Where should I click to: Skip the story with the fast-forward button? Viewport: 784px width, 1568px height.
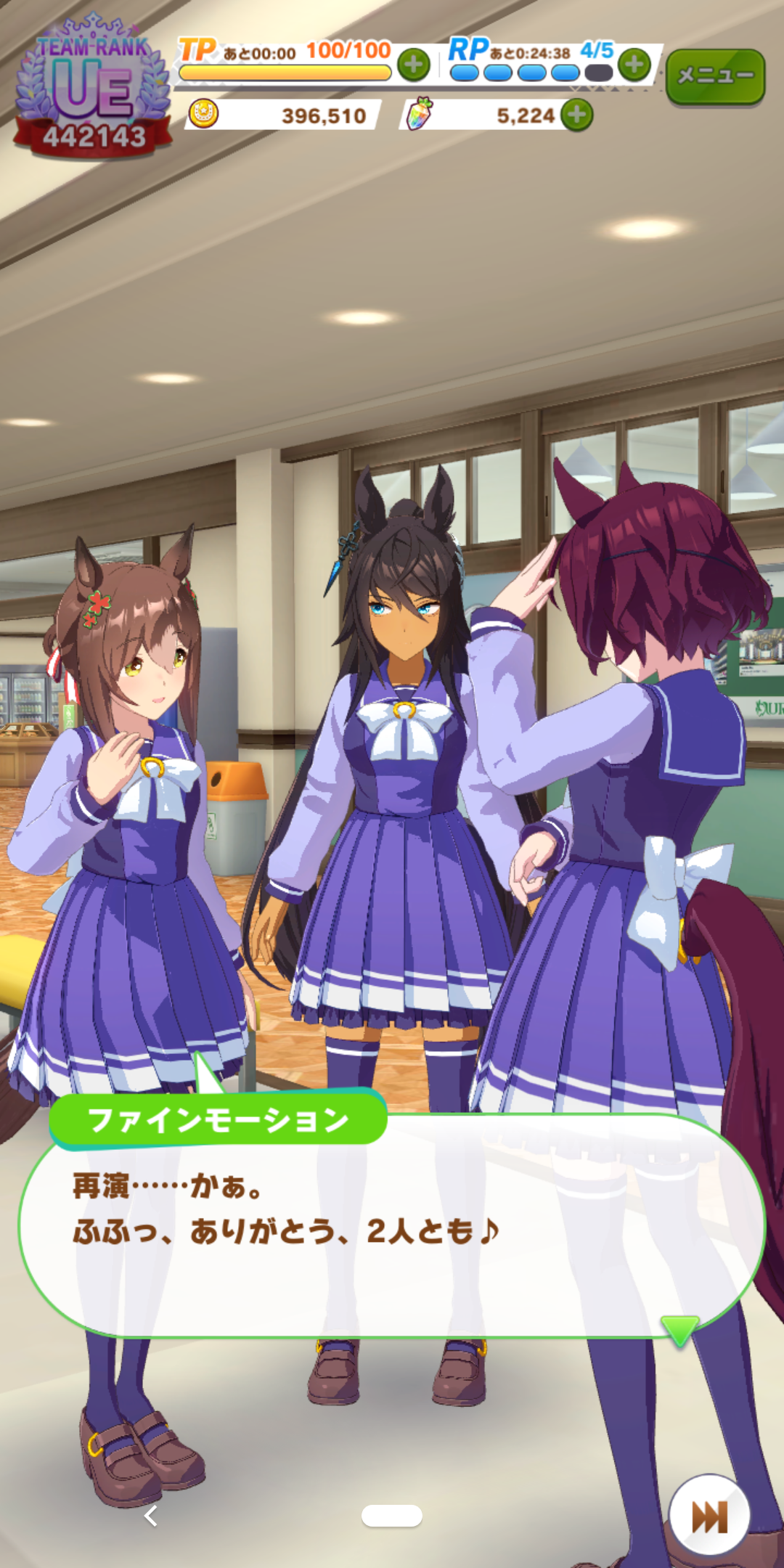(x=709, y=1516)
